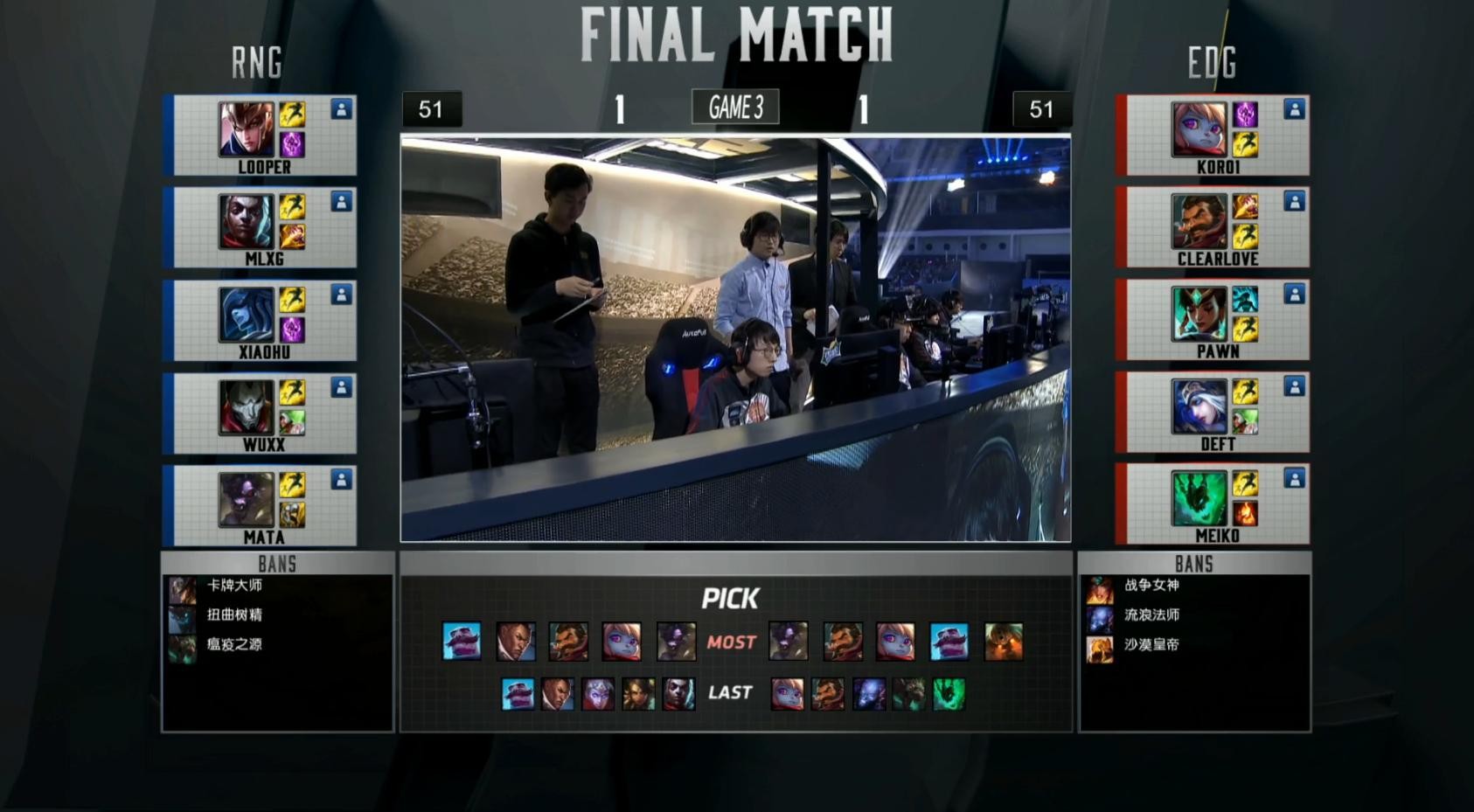Choose XIAOHU's champion portrait
1474x812 pixels.
(246, 314)
